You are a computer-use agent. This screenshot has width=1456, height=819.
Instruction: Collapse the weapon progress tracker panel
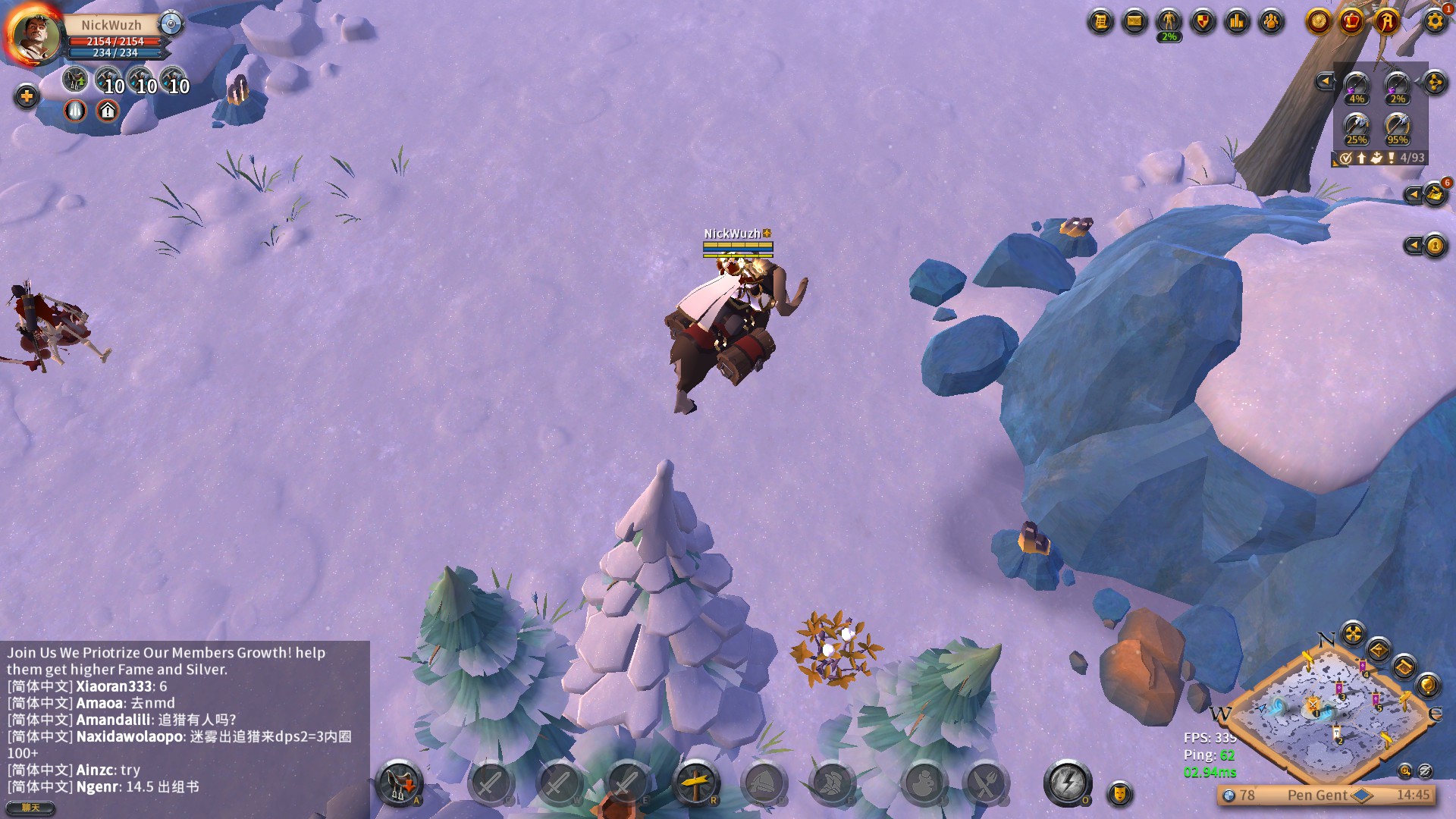click(x=1325, y=81)
